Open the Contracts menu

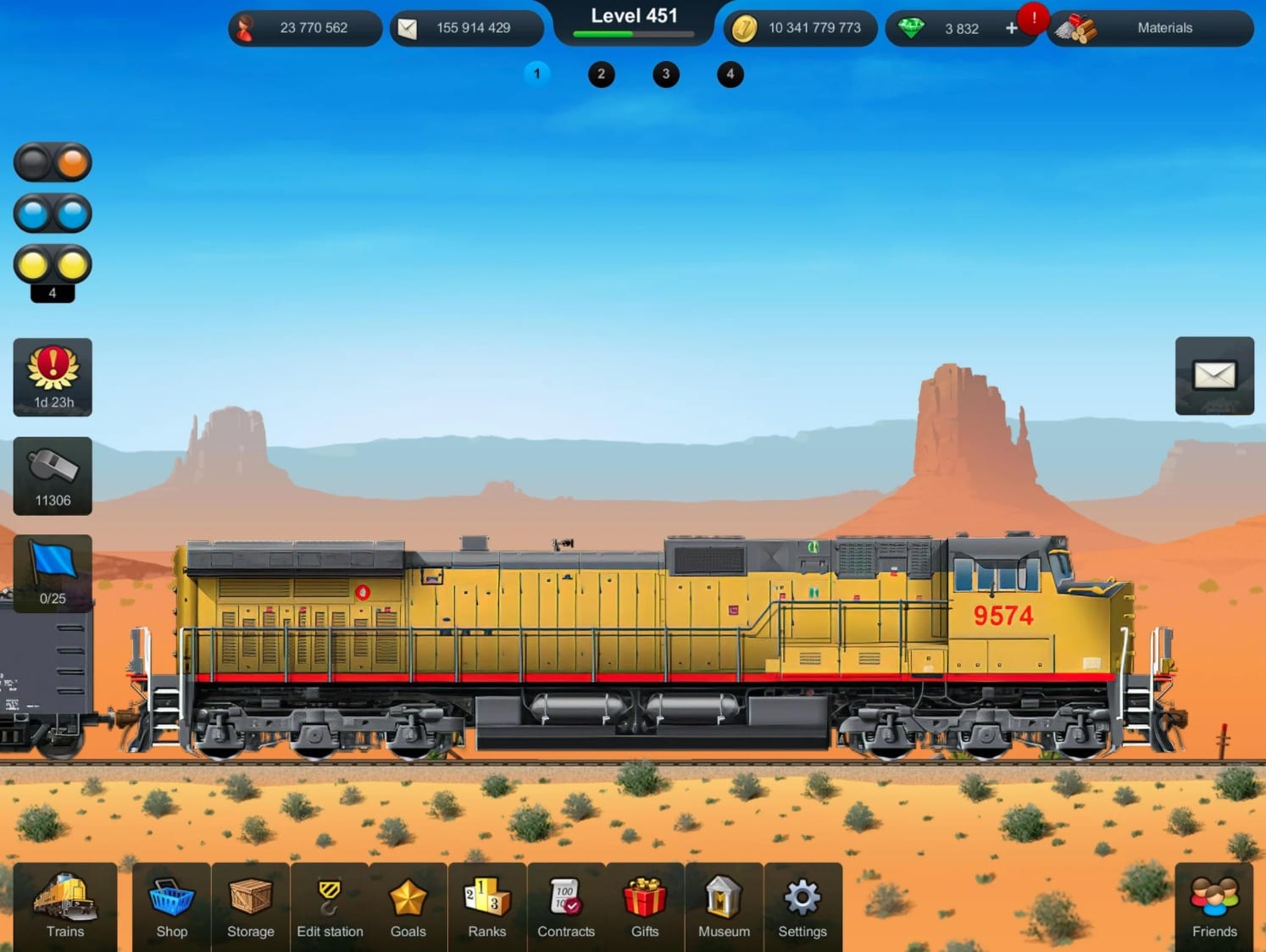pyautogui.click(x=566, y=907)
